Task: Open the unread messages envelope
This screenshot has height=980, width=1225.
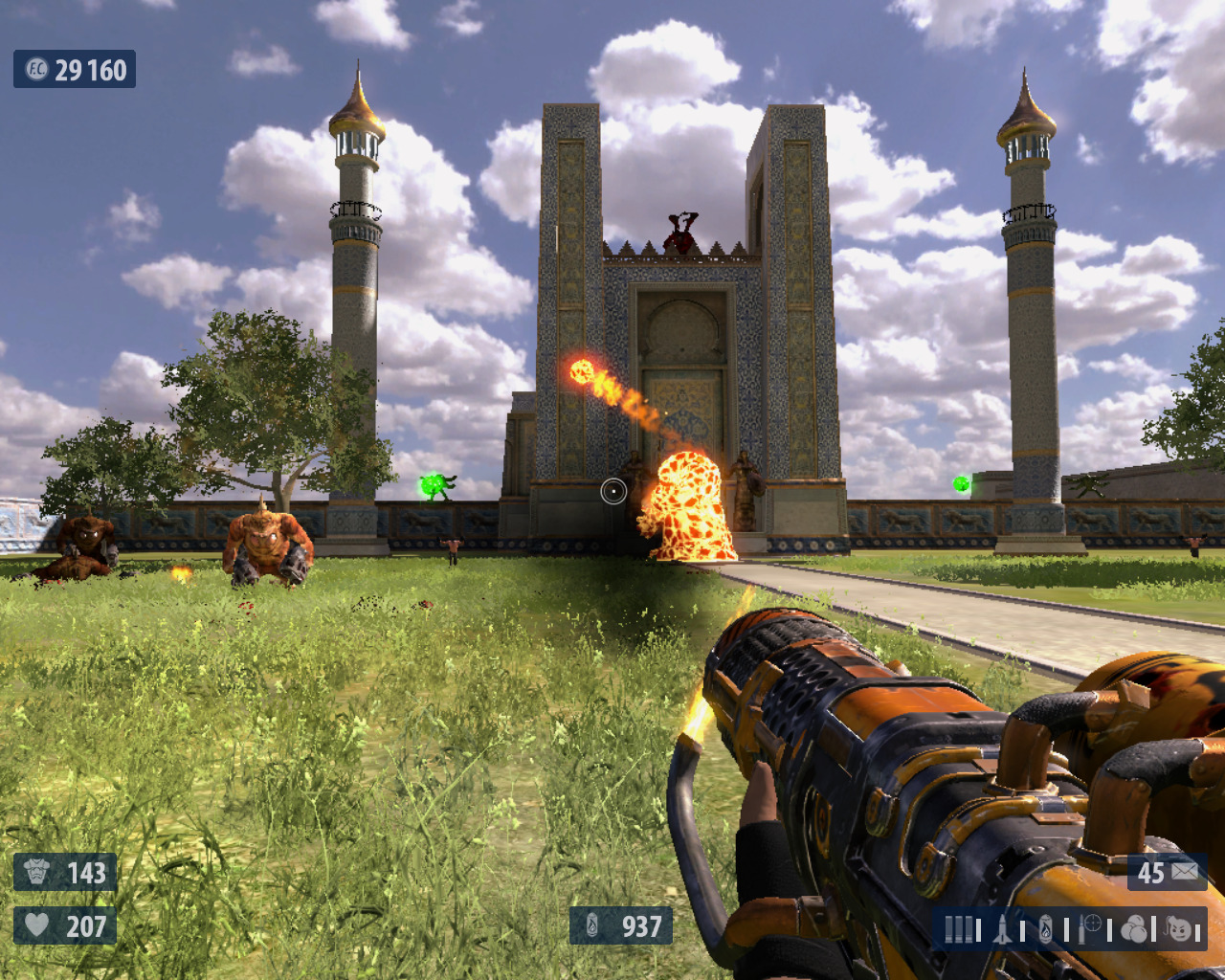Action: coord(1185,872)
